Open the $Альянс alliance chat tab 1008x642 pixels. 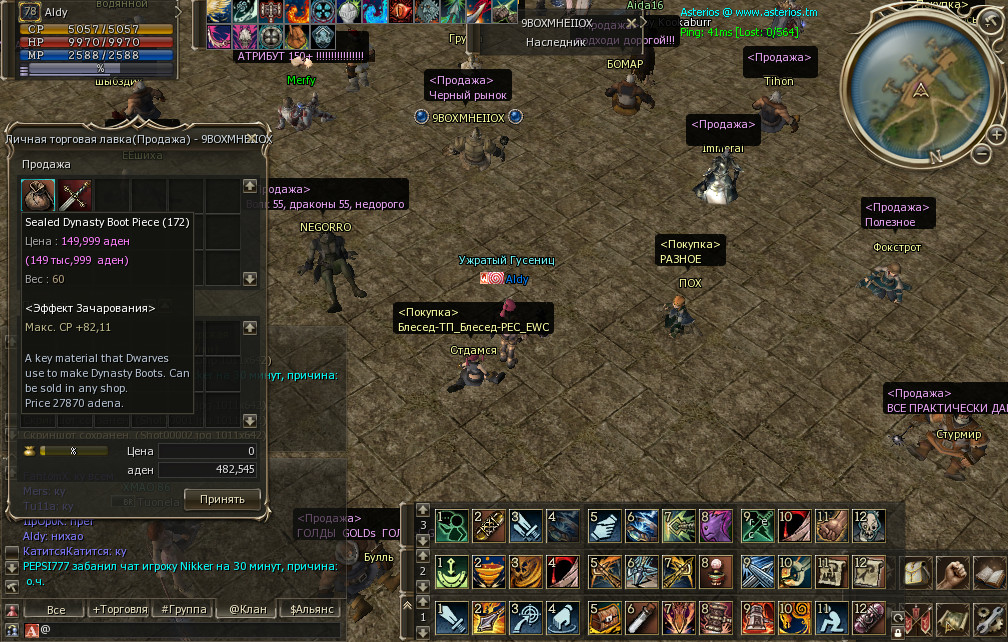312,609
